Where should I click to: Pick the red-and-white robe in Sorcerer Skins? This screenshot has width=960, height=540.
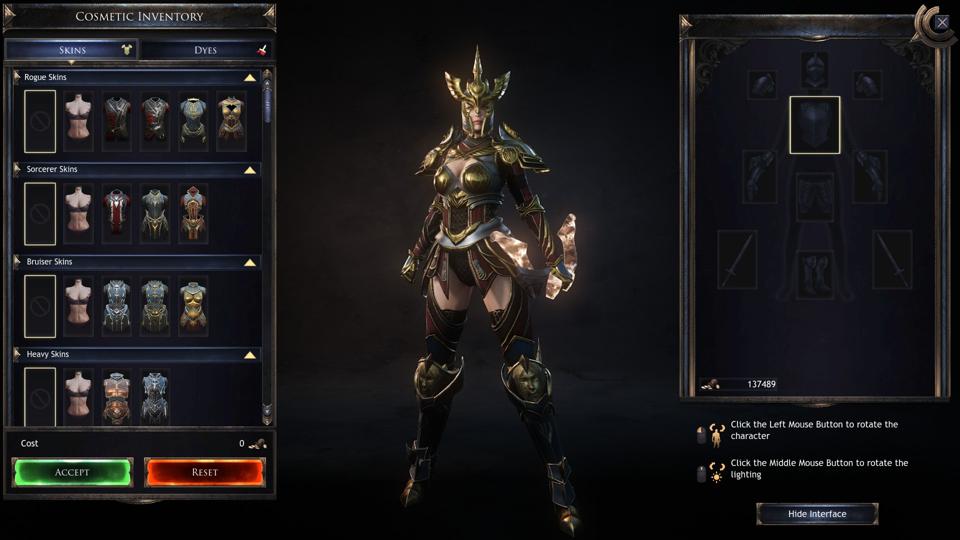pos(117,214)
